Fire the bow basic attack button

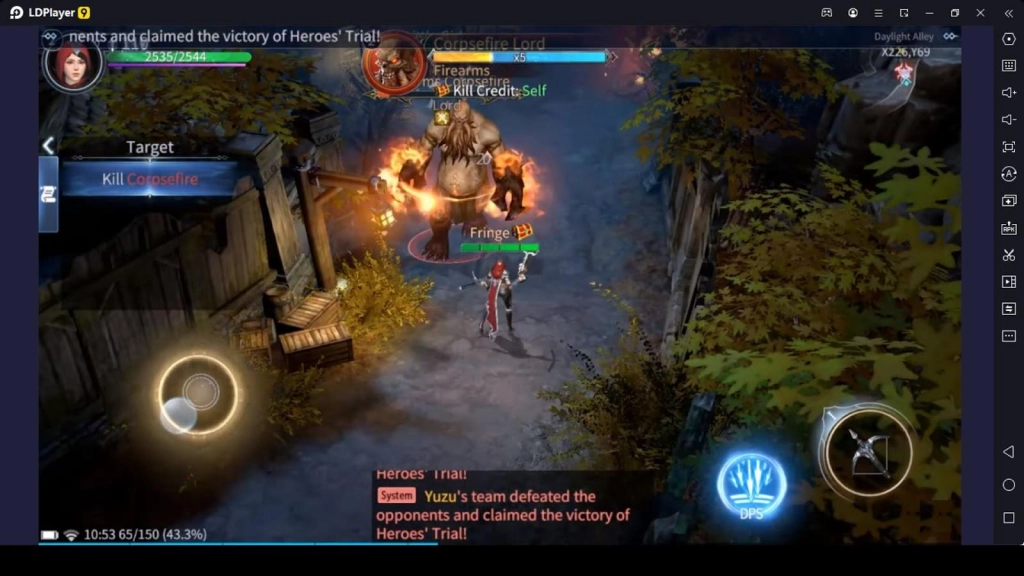[x=866, y=450]
